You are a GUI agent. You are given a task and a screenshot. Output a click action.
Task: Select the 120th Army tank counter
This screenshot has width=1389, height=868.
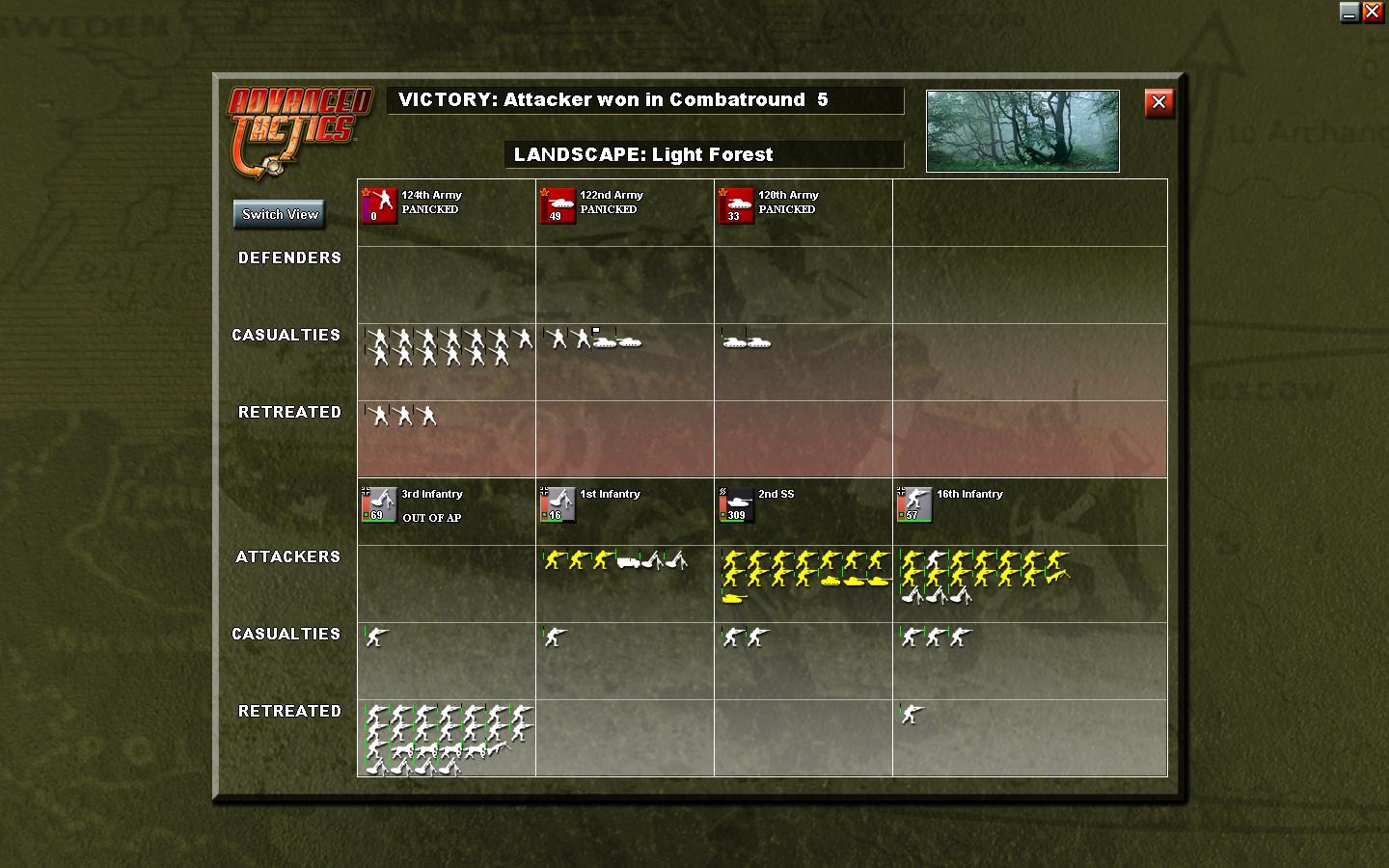[x=738, y=206]
